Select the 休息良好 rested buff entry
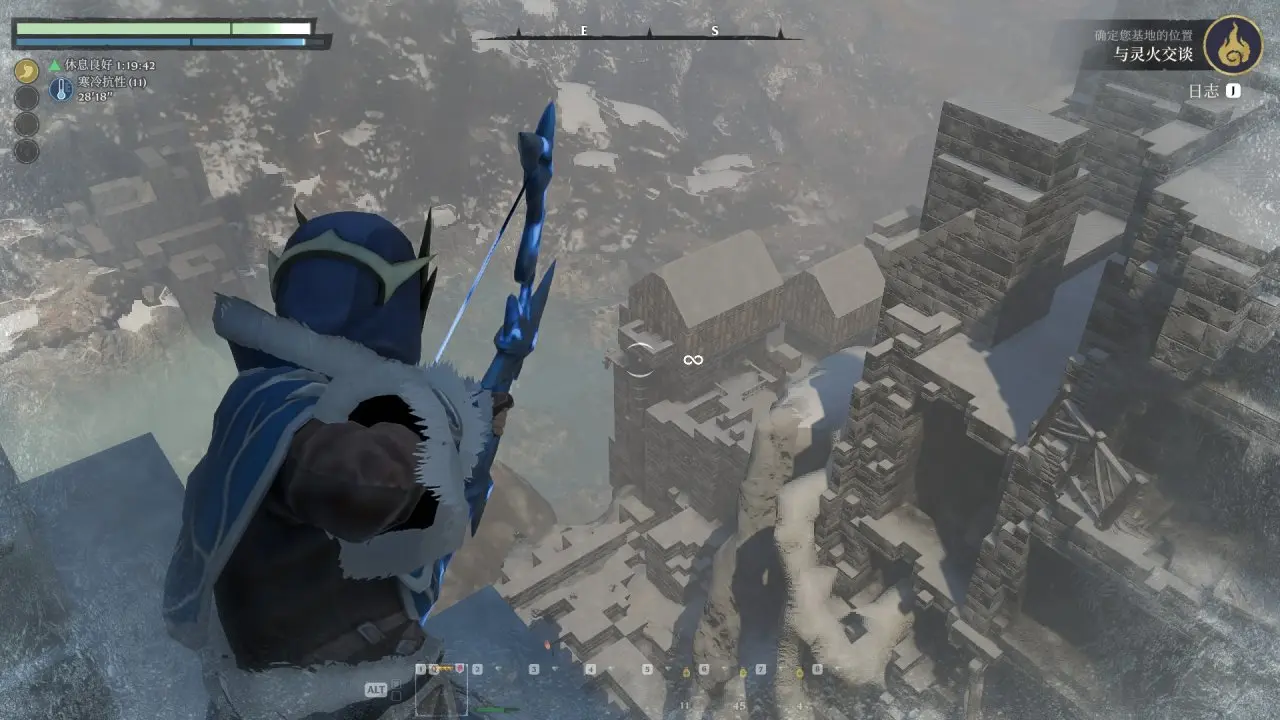 [100, 65]
